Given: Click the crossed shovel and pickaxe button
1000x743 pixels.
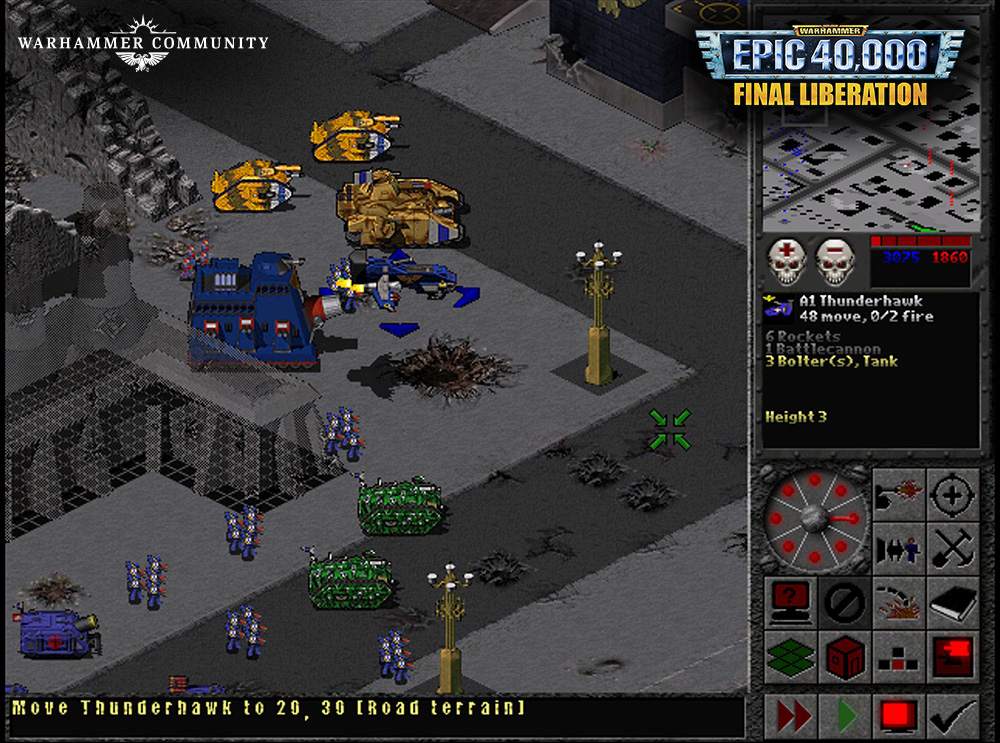Looking at the screenshot, I should click(x=952, y=548).
